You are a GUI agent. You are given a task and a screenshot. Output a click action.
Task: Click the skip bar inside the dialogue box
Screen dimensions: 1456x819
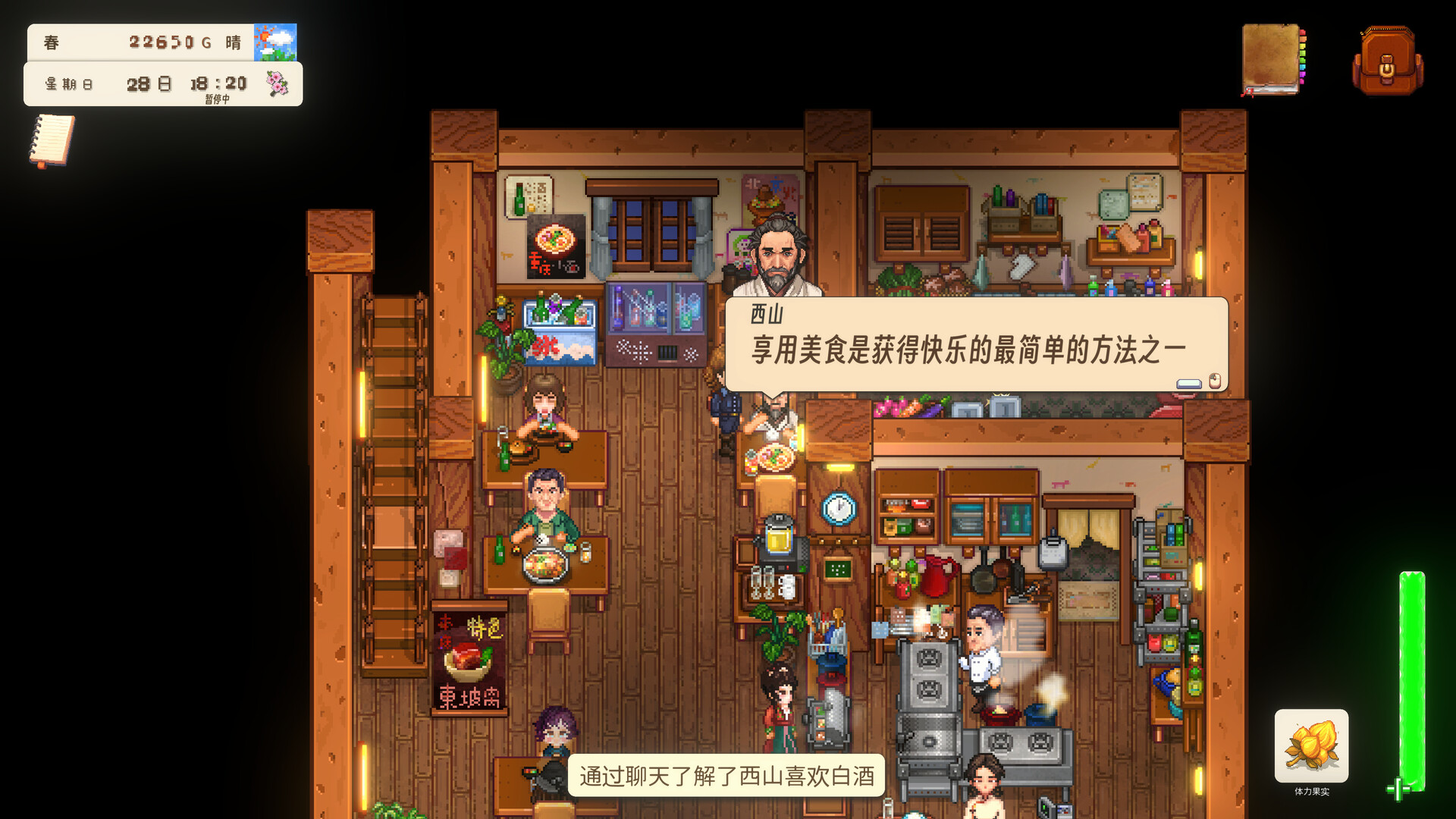[1188, 384]
